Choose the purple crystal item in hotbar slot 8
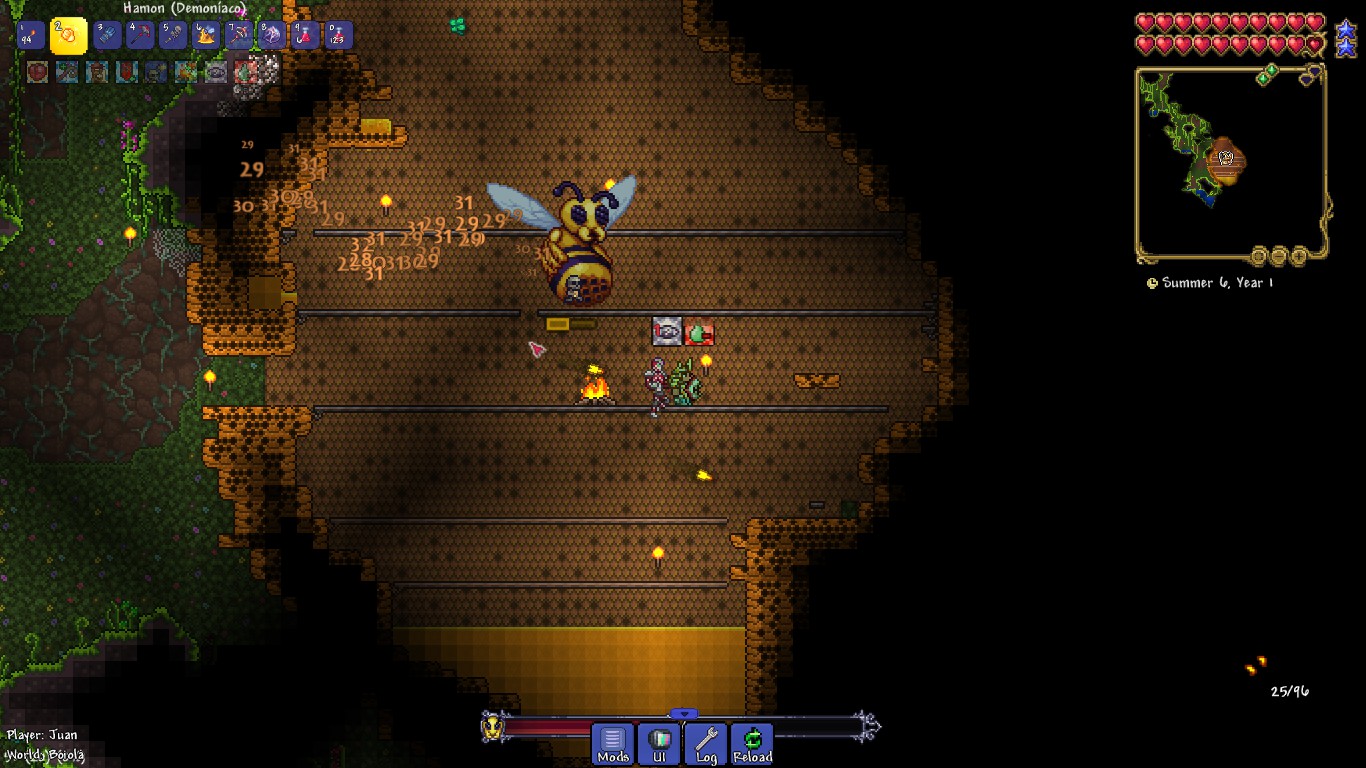Screen dimensions: 1366x768 click(x=272, y=36)
